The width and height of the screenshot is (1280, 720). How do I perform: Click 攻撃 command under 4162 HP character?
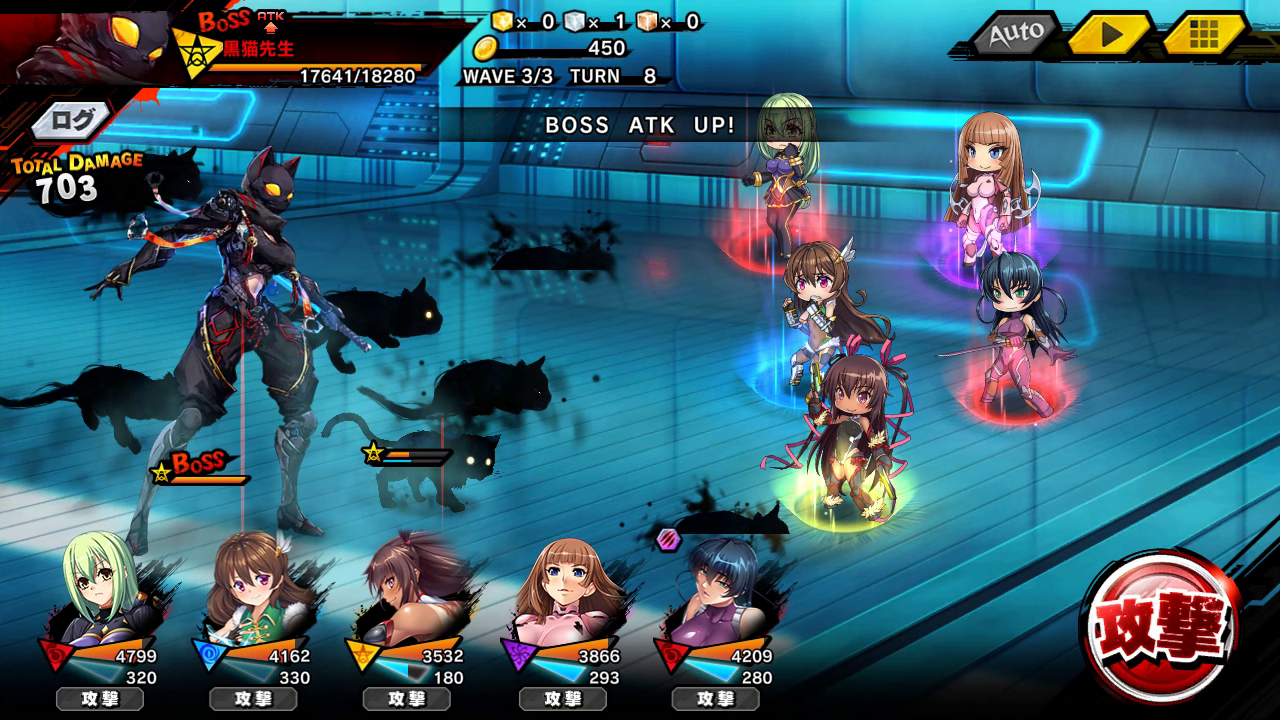(x=253, y=698)
